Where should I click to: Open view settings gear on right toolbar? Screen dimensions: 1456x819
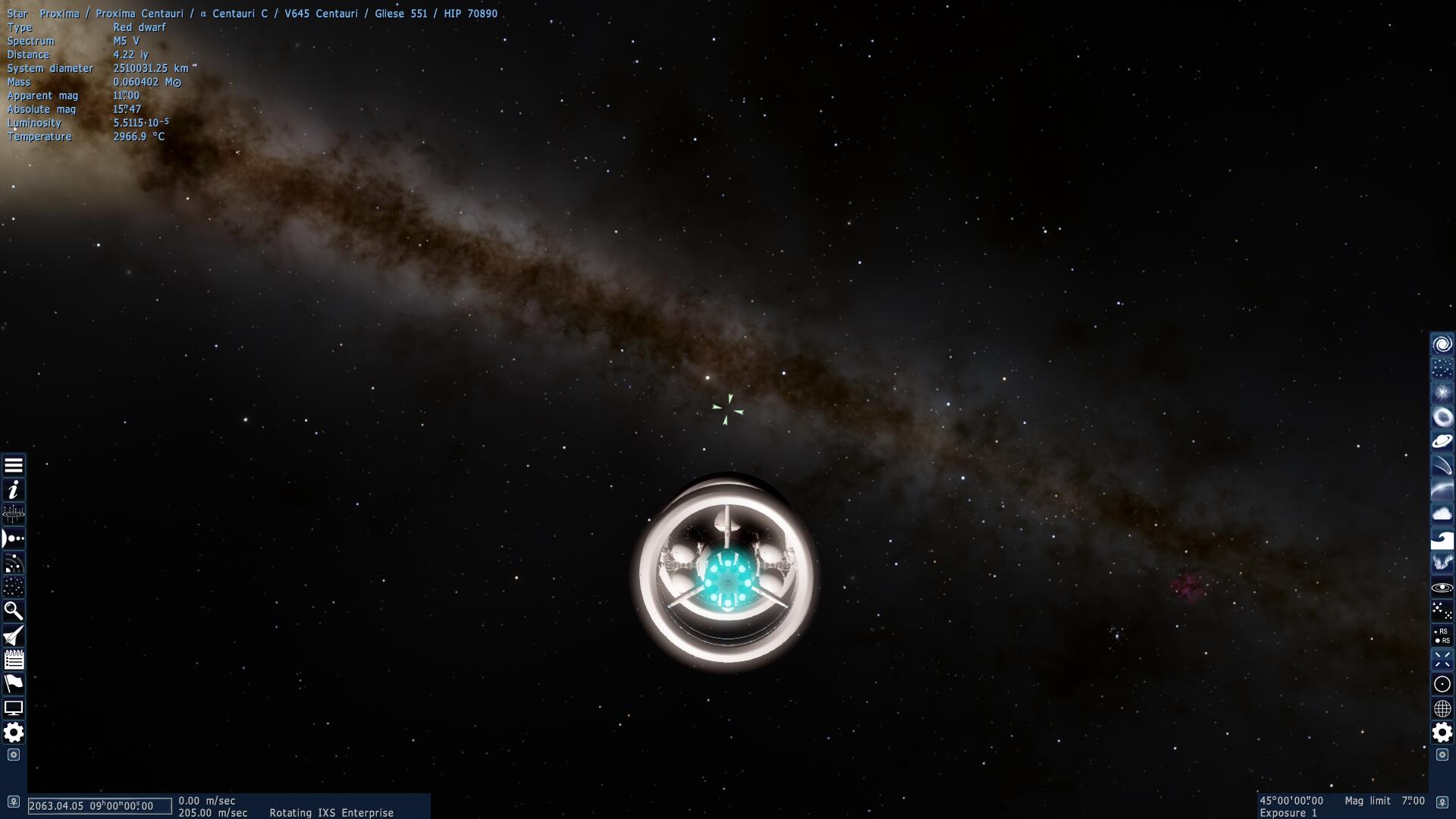pyautogui.click(x=1442, y=733)
